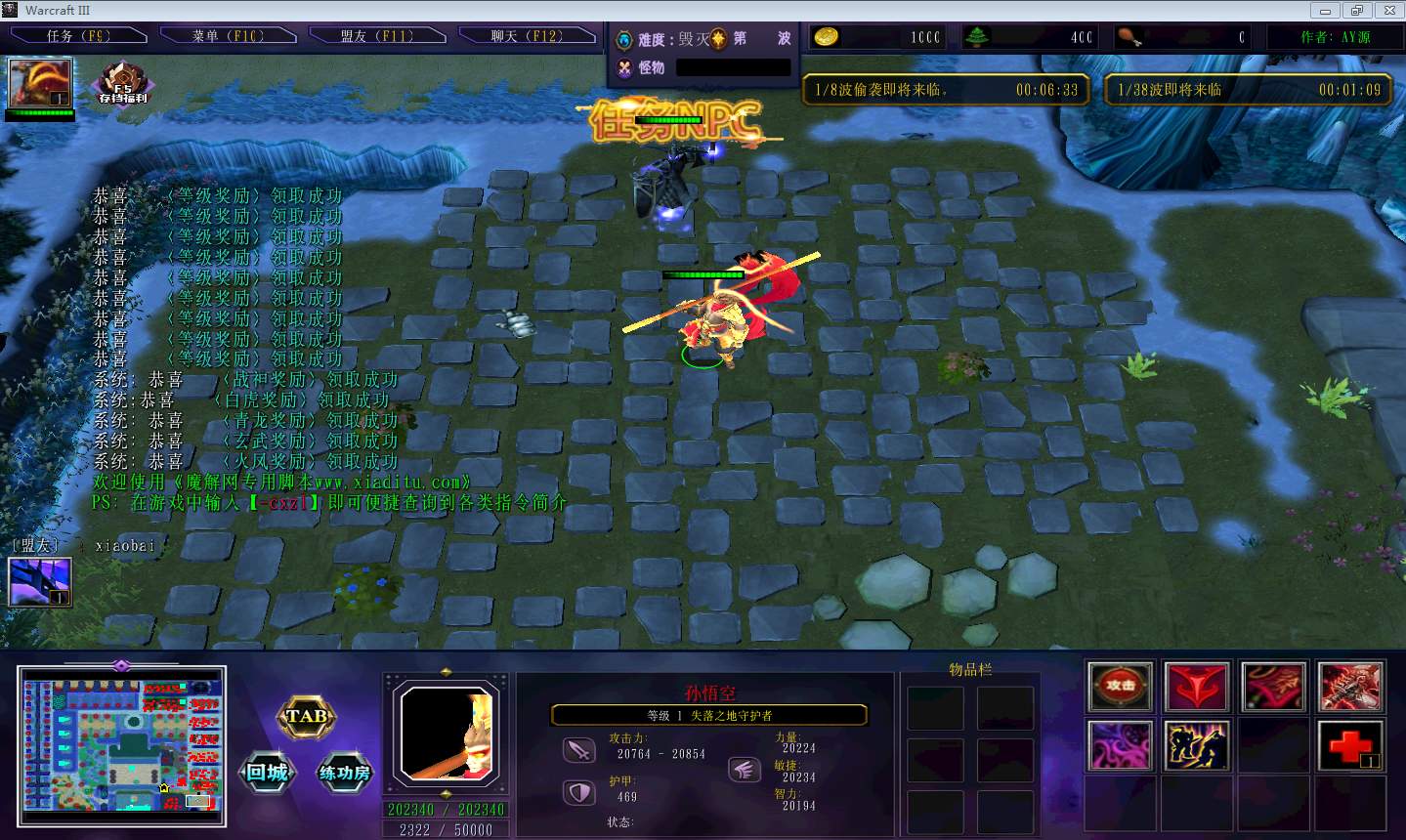Screen dimensions: 1406x840
Task: Select the hero portrait icon at top left
Action: click(x=40, y=84)
